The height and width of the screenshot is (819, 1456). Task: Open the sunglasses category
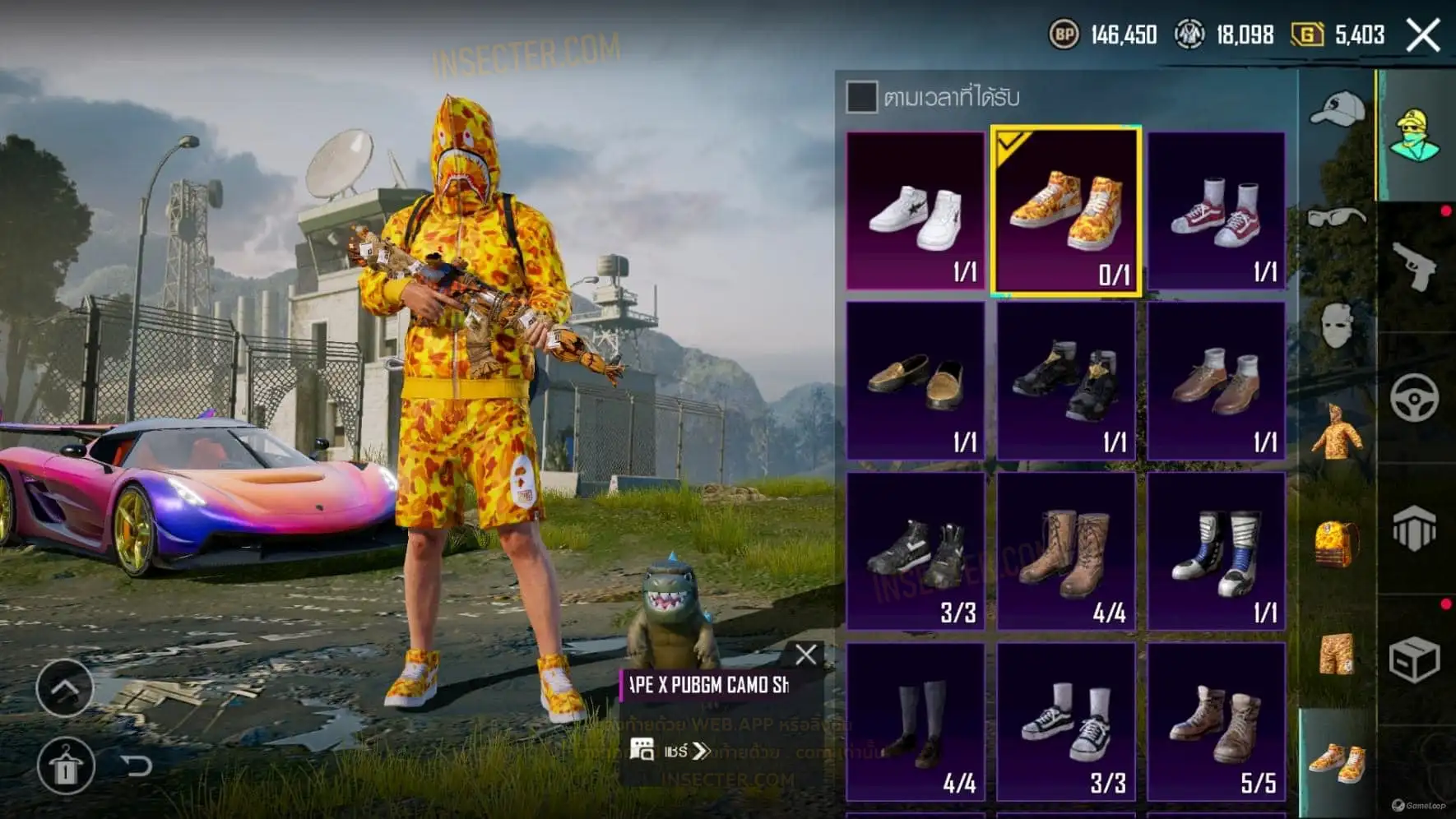coord(1337,218)
